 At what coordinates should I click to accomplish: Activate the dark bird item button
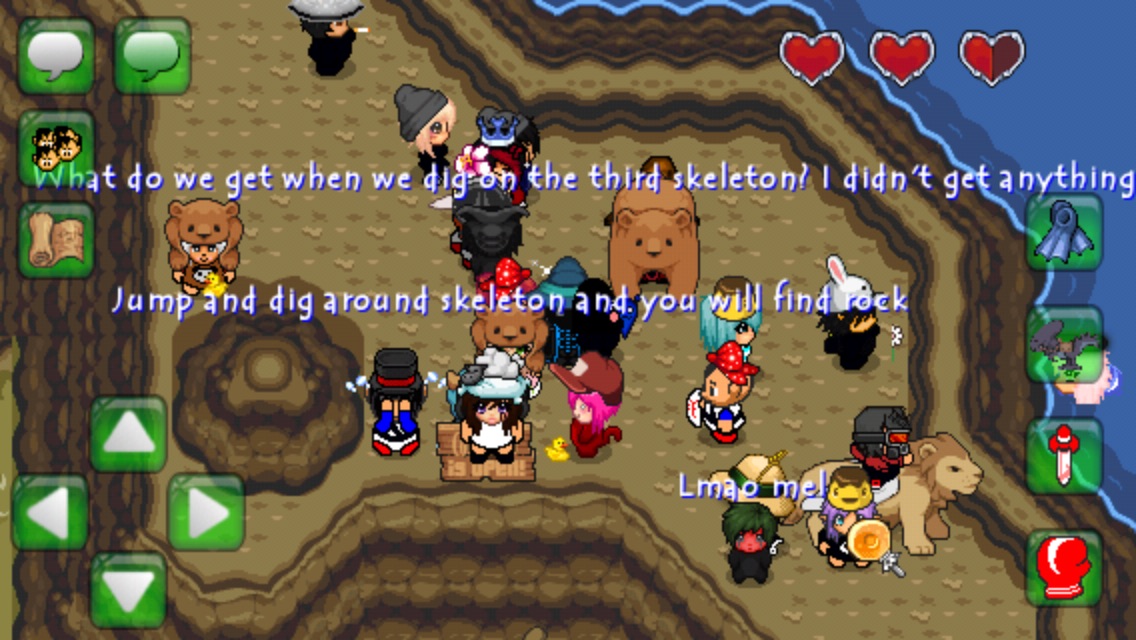(1064, 345)
